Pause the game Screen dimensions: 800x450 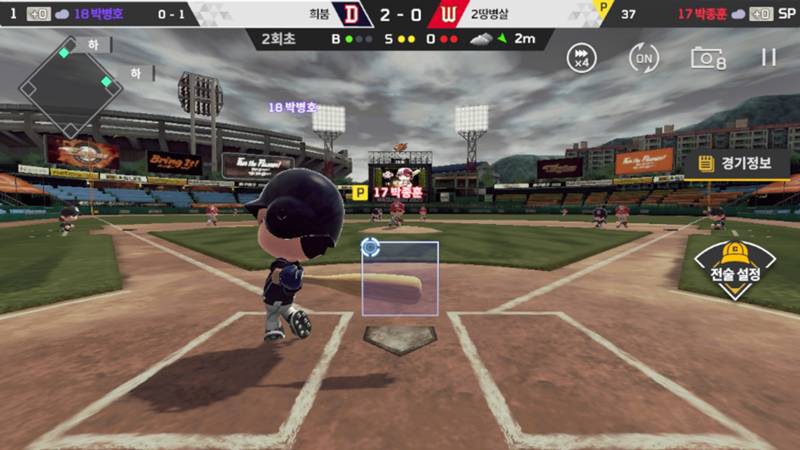pyautogui.click(x=768, y=57)
